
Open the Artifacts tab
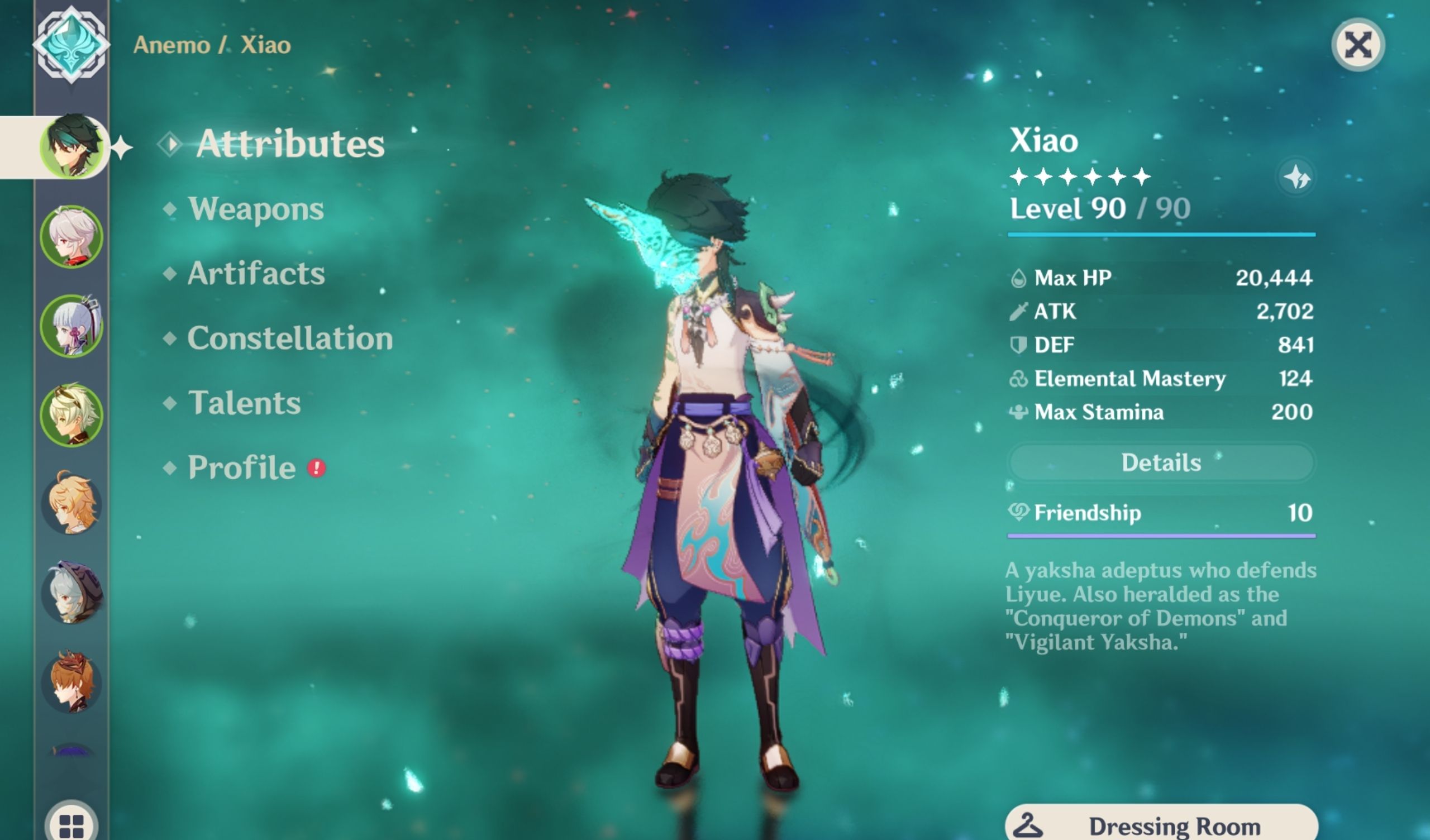[256, 273]
